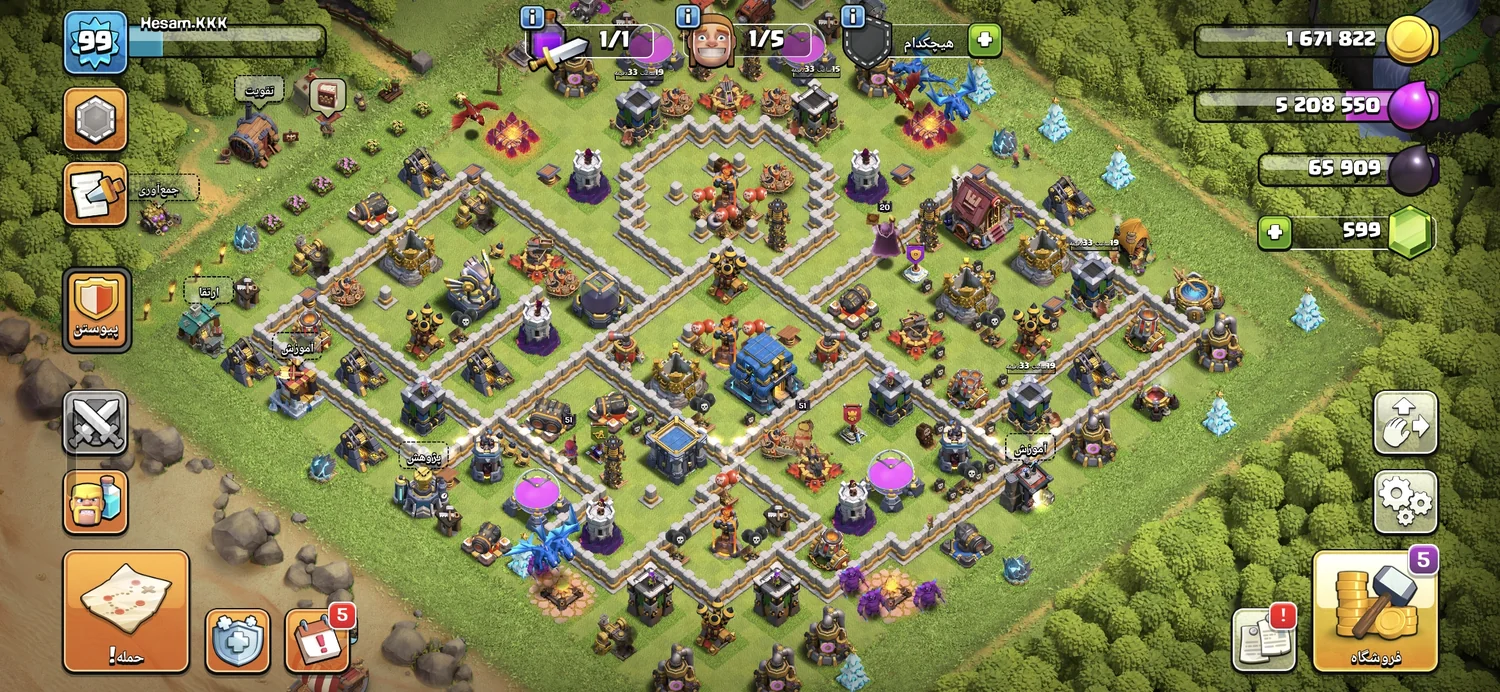The height and width of the screenshot is (692, 1500).
Task: Open the shop with the hammer icon
Action: coord(1374,610)
